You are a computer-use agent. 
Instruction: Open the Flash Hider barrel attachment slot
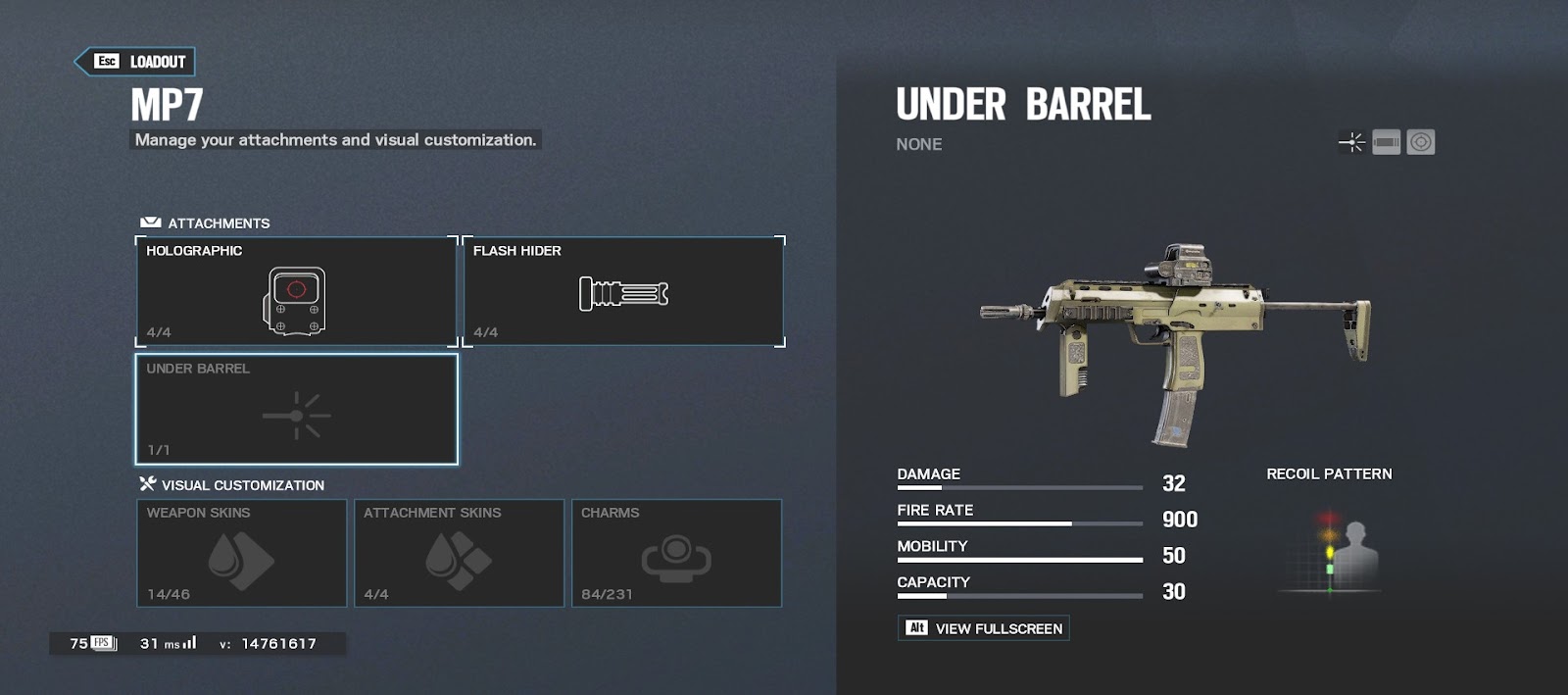(623, 291)
